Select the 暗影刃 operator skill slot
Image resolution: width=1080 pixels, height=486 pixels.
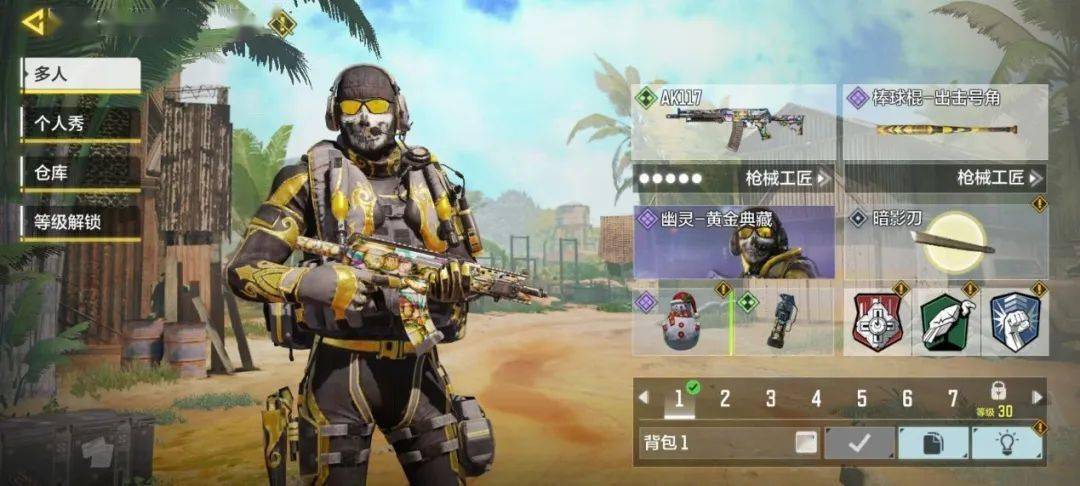[x=945, y=243]
